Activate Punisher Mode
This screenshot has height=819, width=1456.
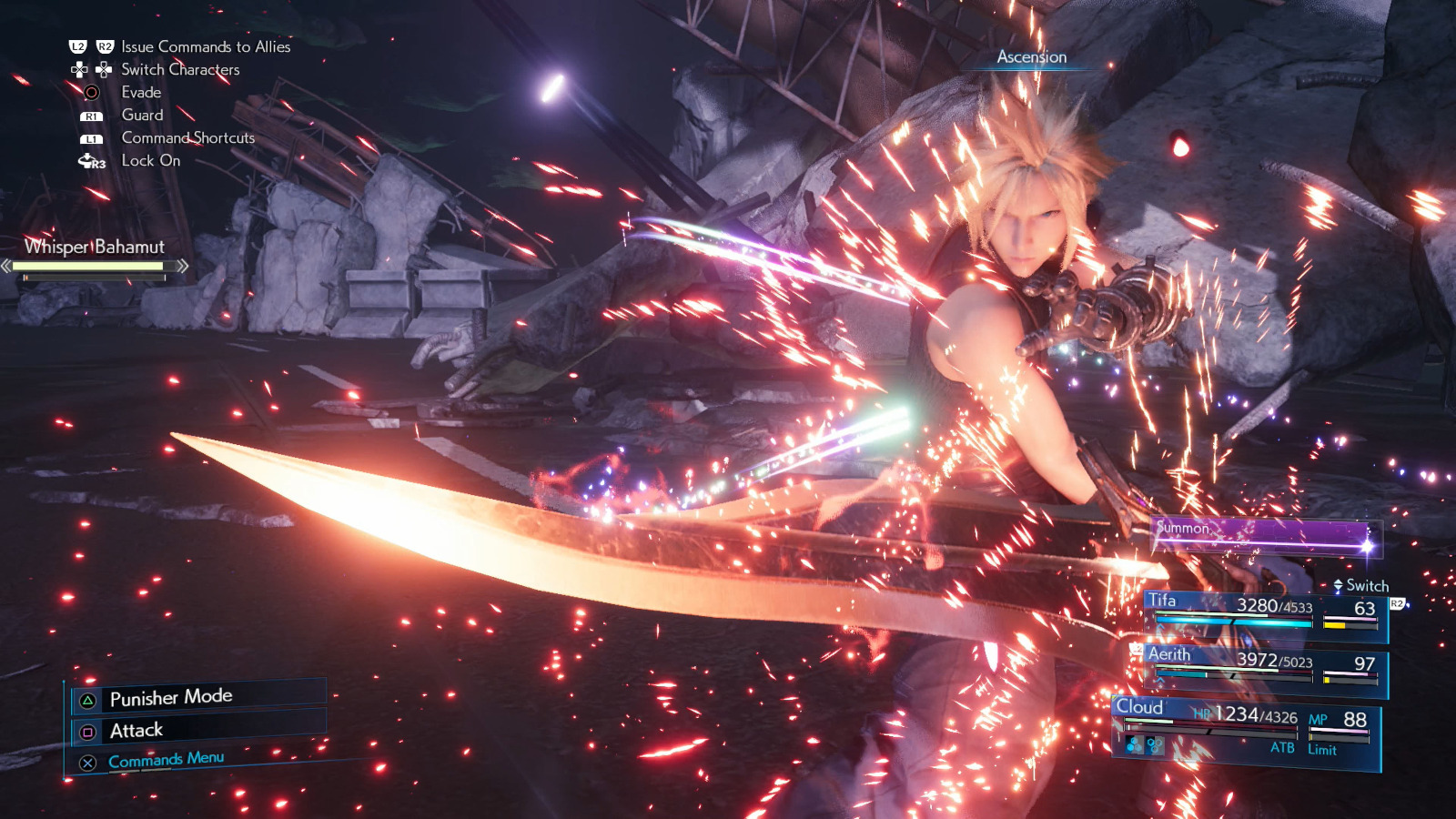coord(171,698)
